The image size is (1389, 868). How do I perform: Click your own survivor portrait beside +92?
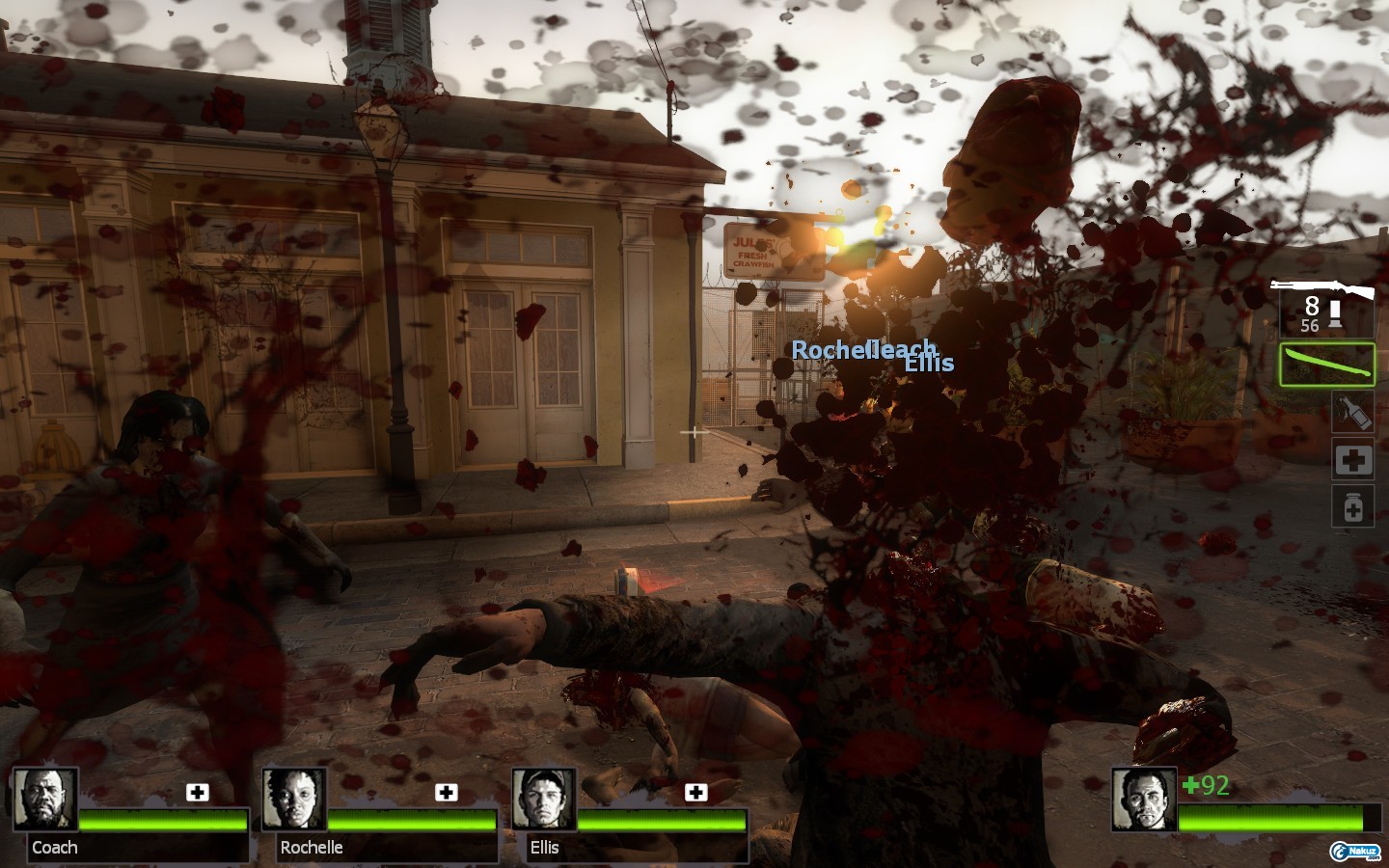tap(1143, 799)
